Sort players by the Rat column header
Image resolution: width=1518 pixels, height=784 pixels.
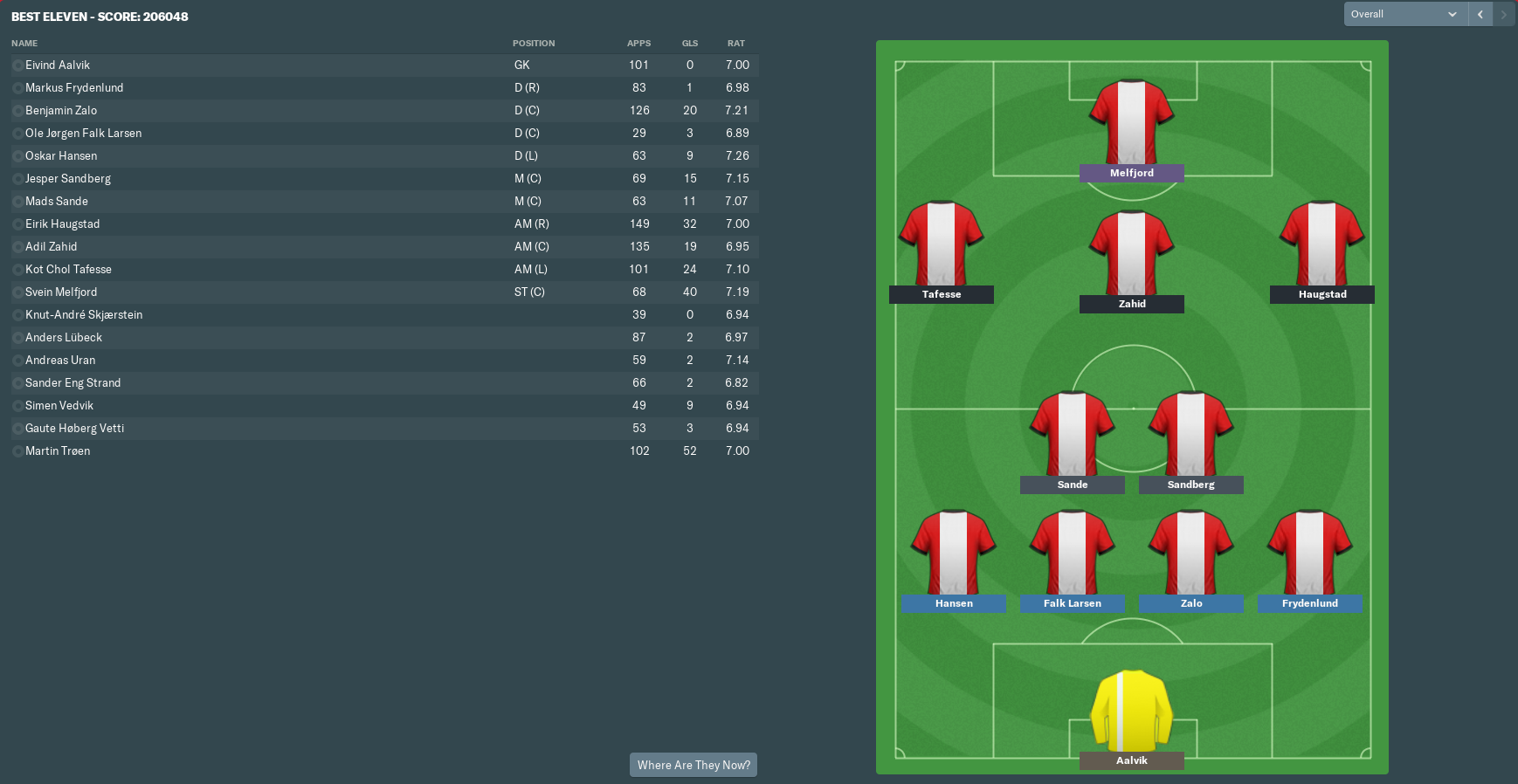pyautogui.click(x=736, y=44)
